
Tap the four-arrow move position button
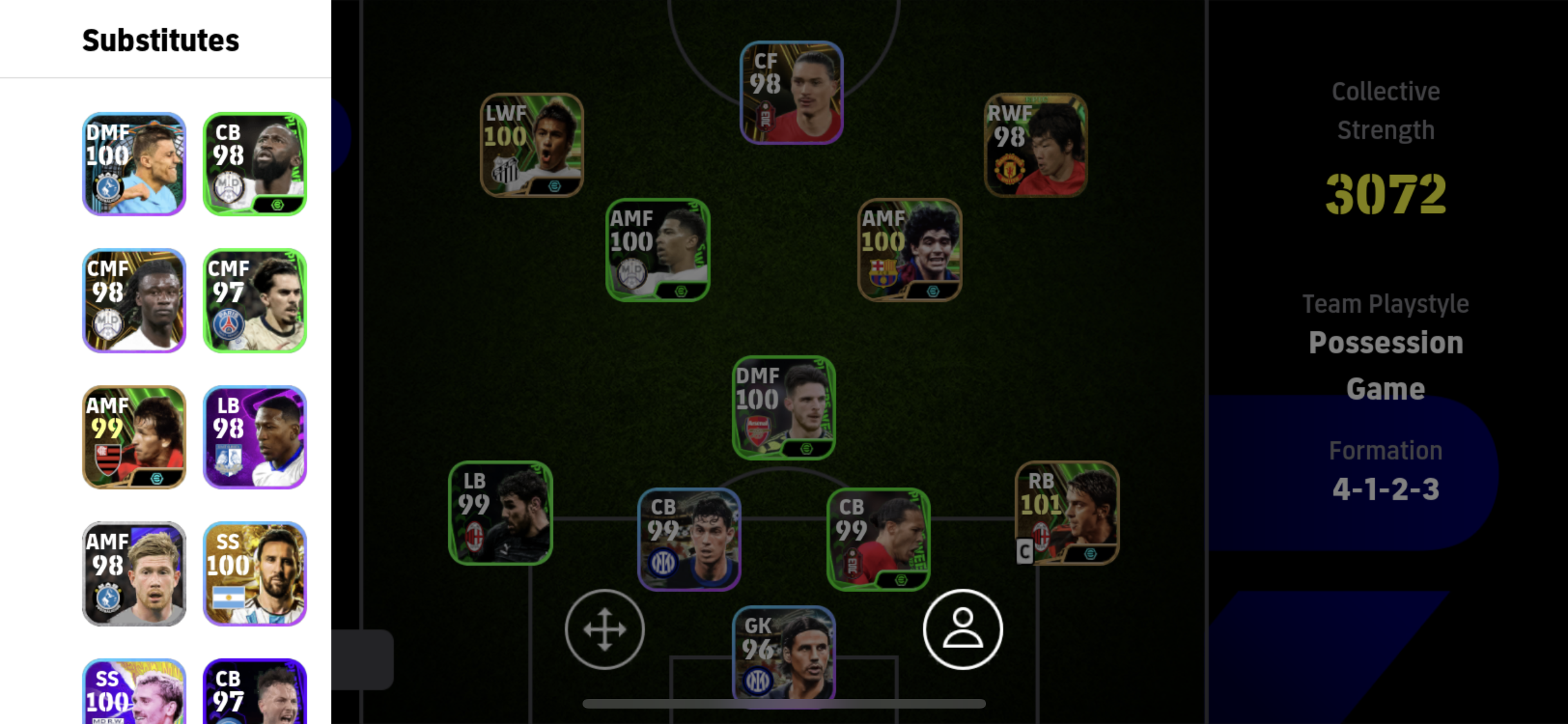click(604, 629)
